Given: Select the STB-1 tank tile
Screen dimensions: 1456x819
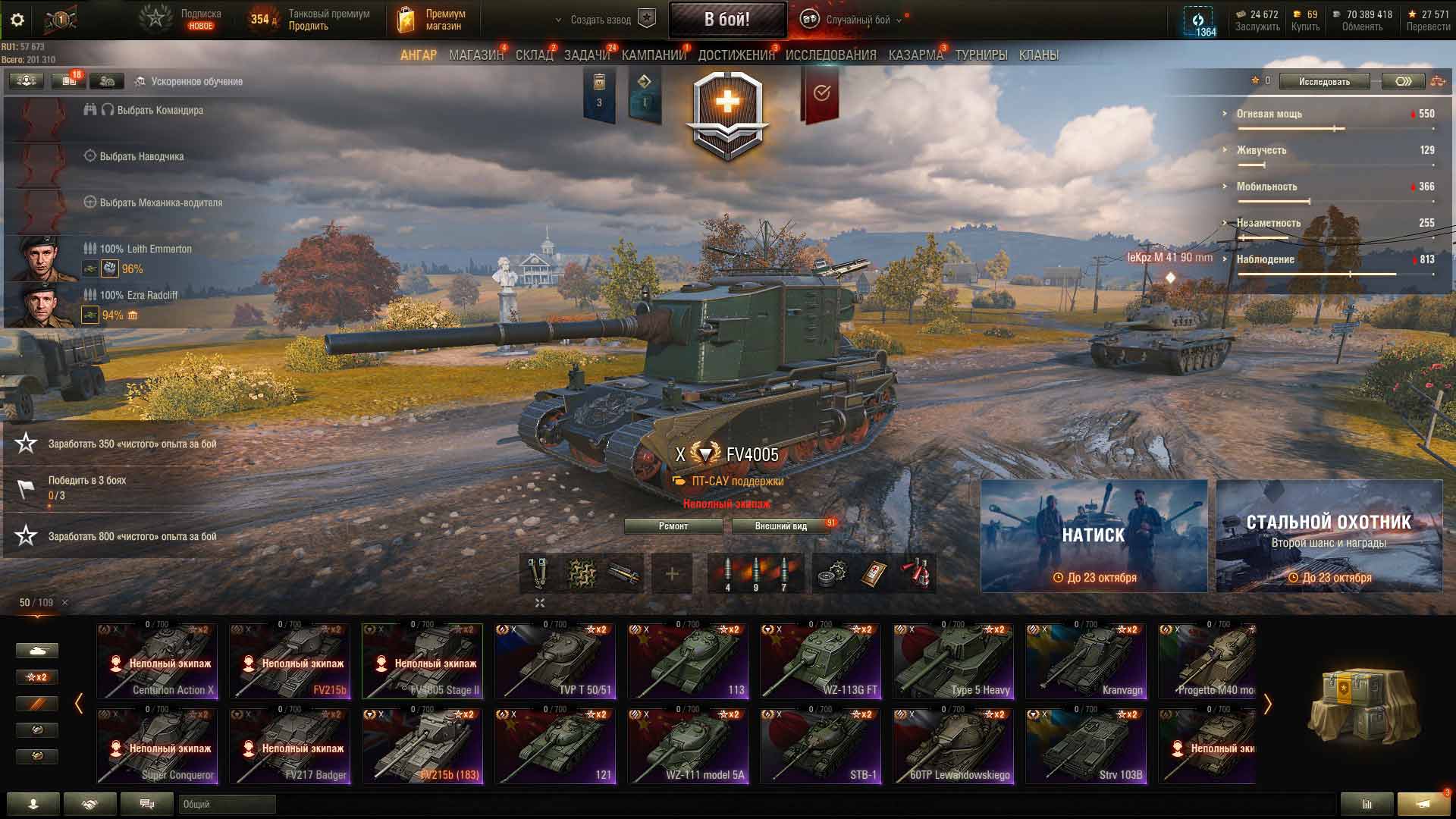Looking at the screenshot, I should click(821, 746).
